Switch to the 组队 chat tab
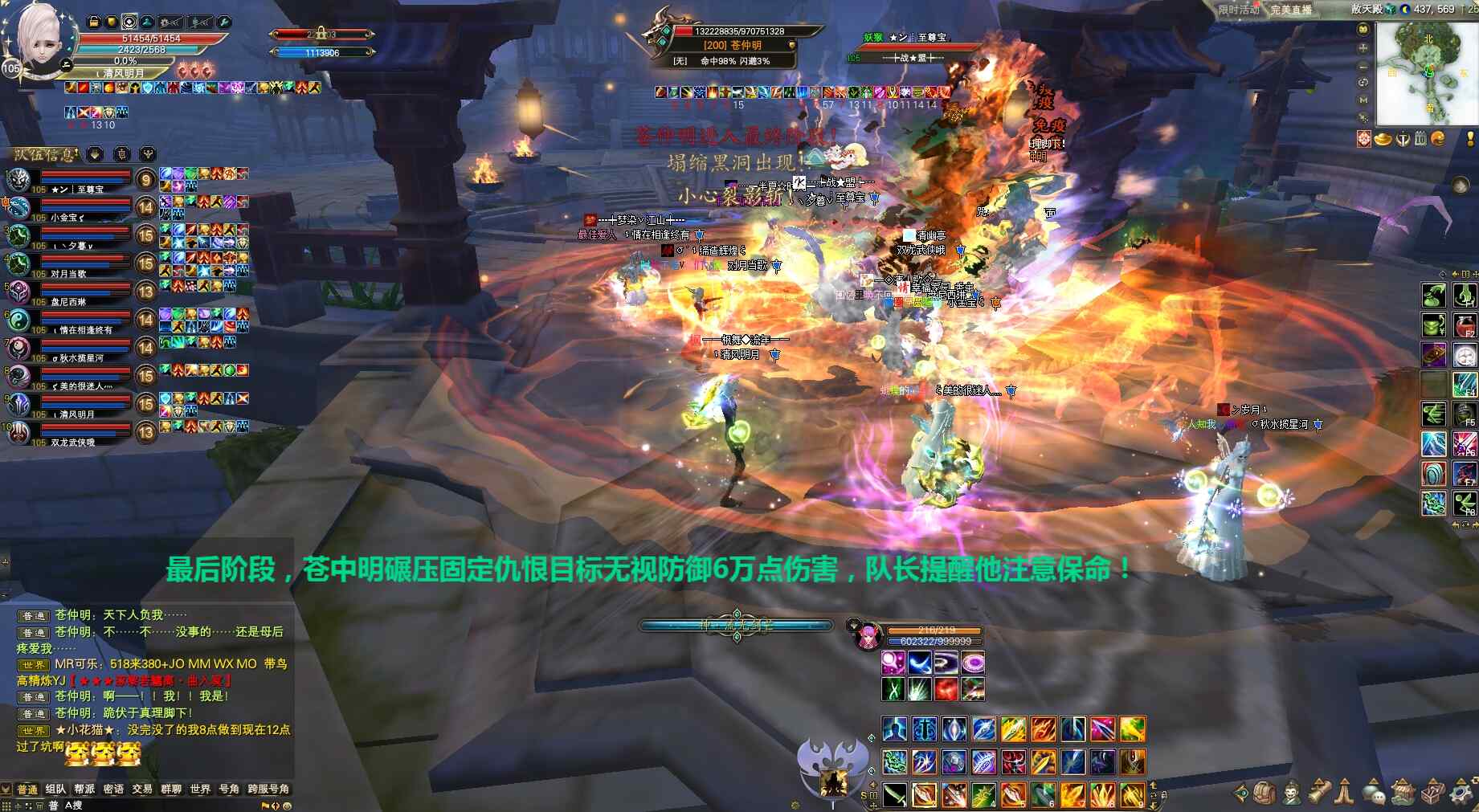This screenshot has width=1479, height=812. tap(55, 790)
